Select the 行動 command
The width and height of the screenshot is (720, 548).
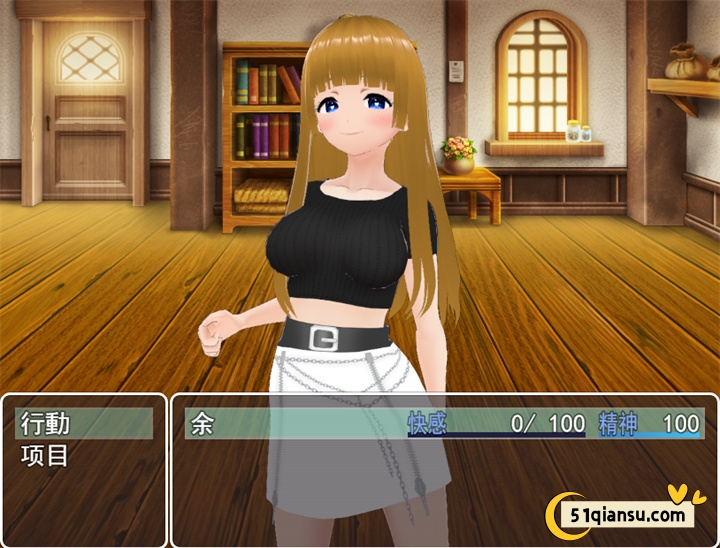(x=84, y=423)
